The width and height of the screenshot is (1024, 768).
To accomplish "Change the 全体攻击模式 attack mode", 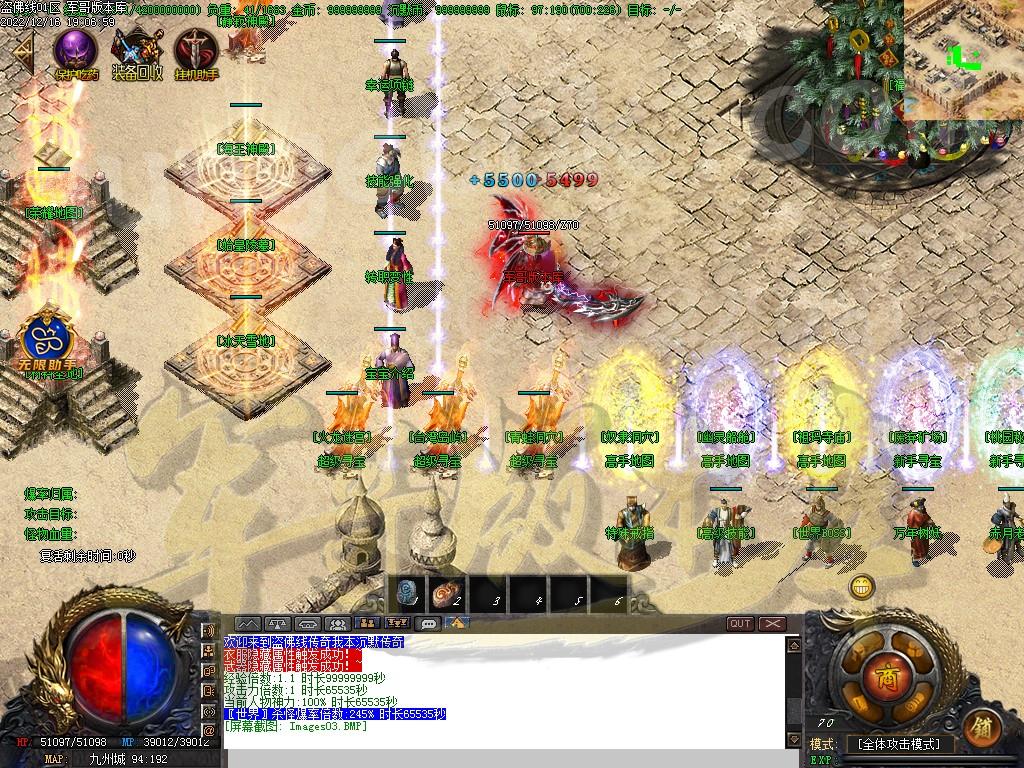I will click(898, 744).
